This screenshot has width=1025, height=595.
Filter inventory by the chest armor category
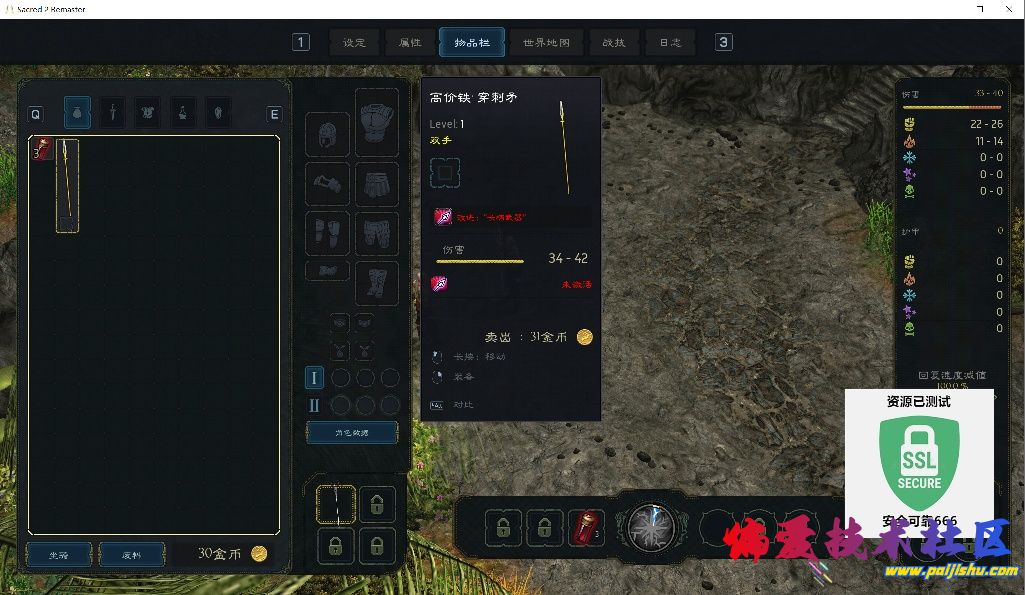point(148,113)
